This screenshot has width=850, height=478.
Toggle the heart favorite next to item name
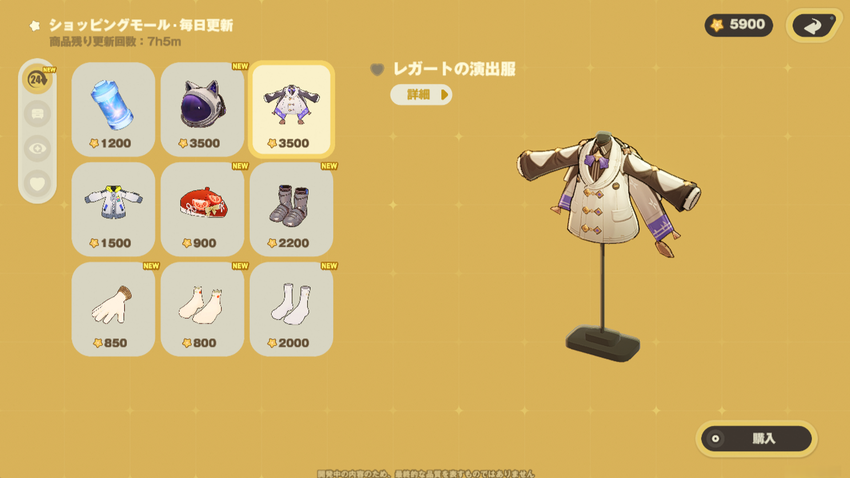pos(377,70)
